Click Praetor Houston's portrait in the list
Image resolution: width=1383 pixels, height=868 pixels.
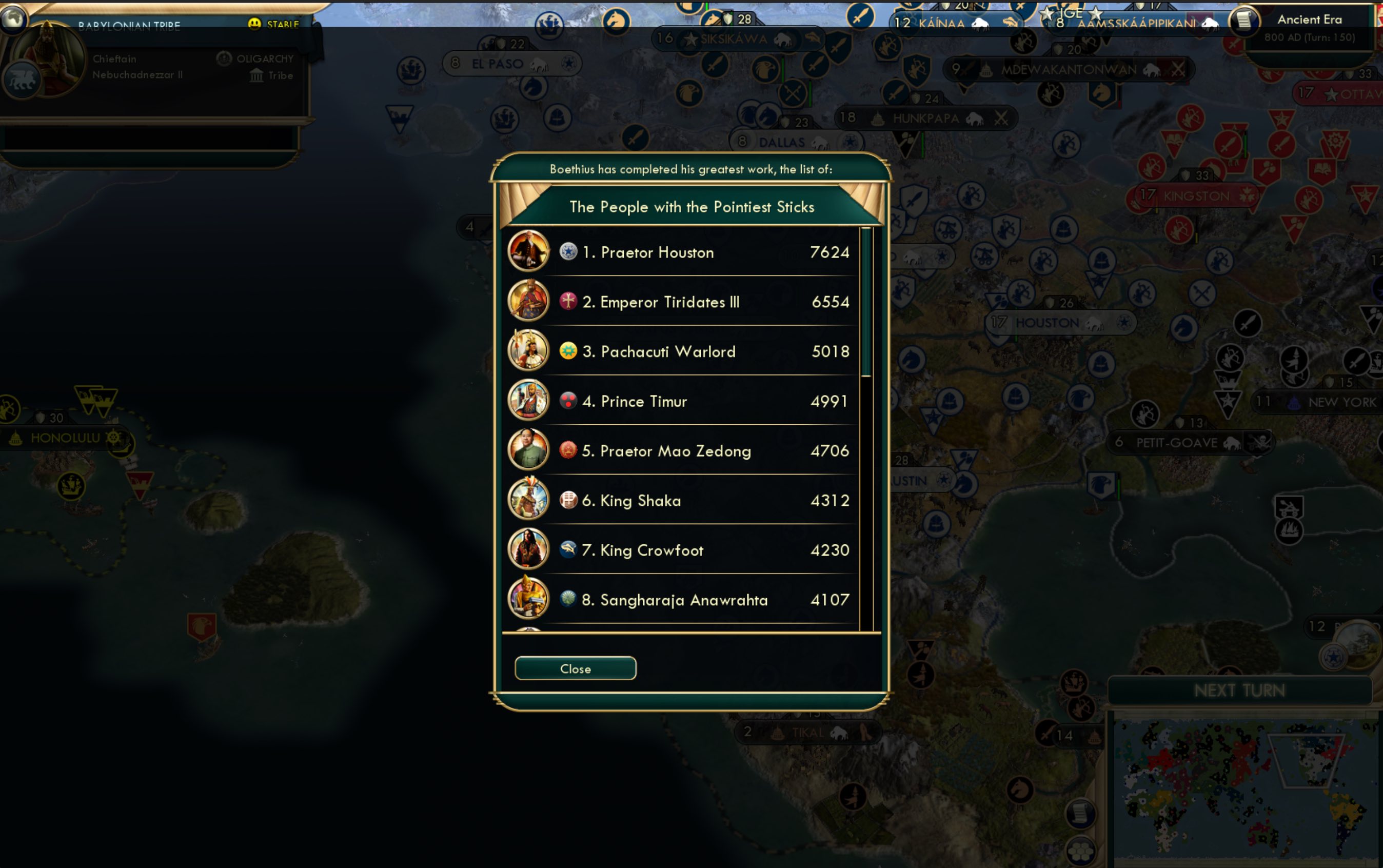pos(528,251)
